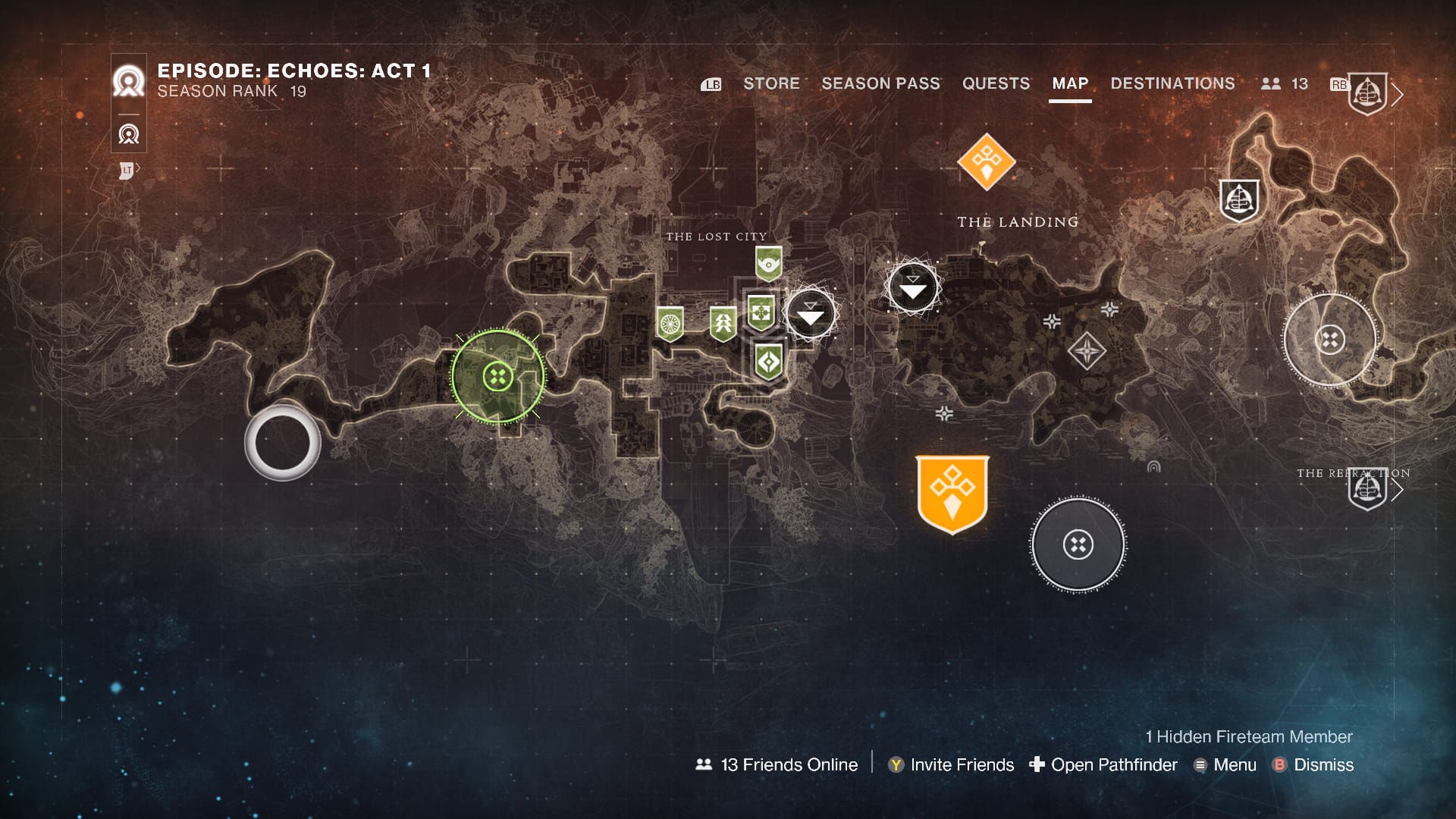Select the green diamond-emblem badge below The Lost City
This screenshot has height=819, width=1456.
coord(769,362)
